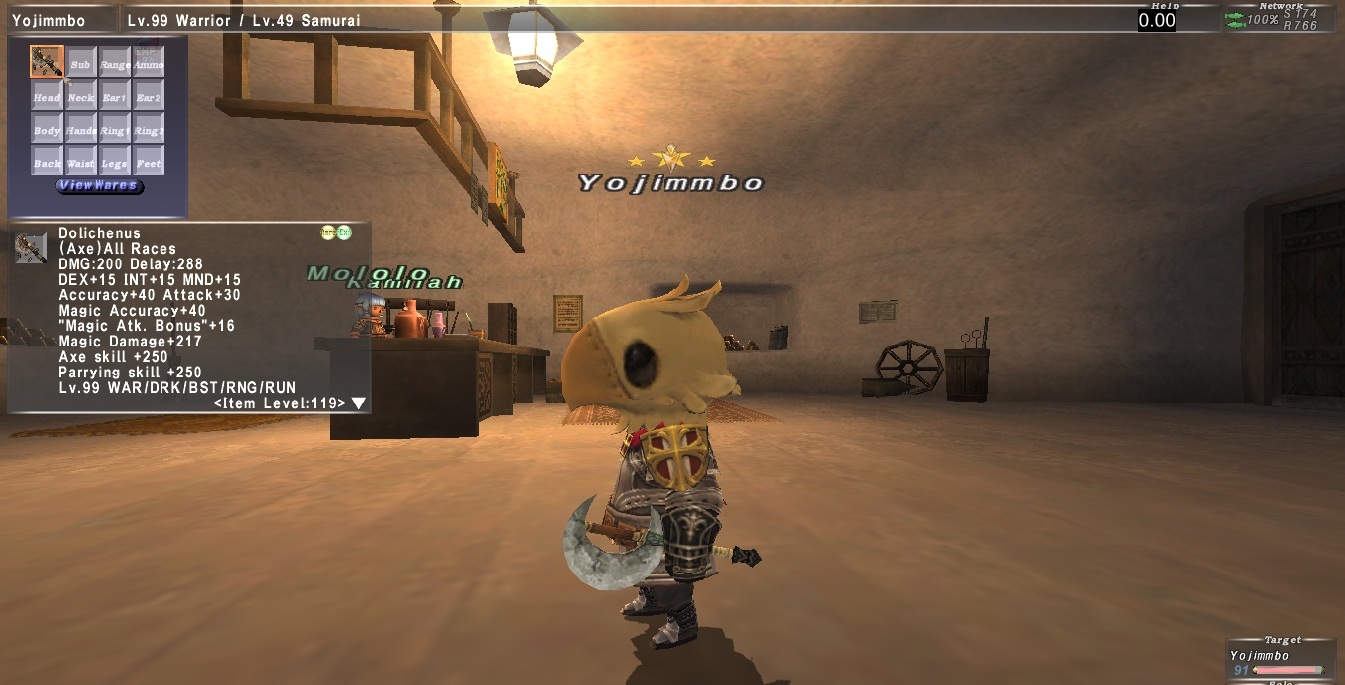Select the Back equipment slot
This screenshot has height=685, width=1345.
[x=46, y=160]
